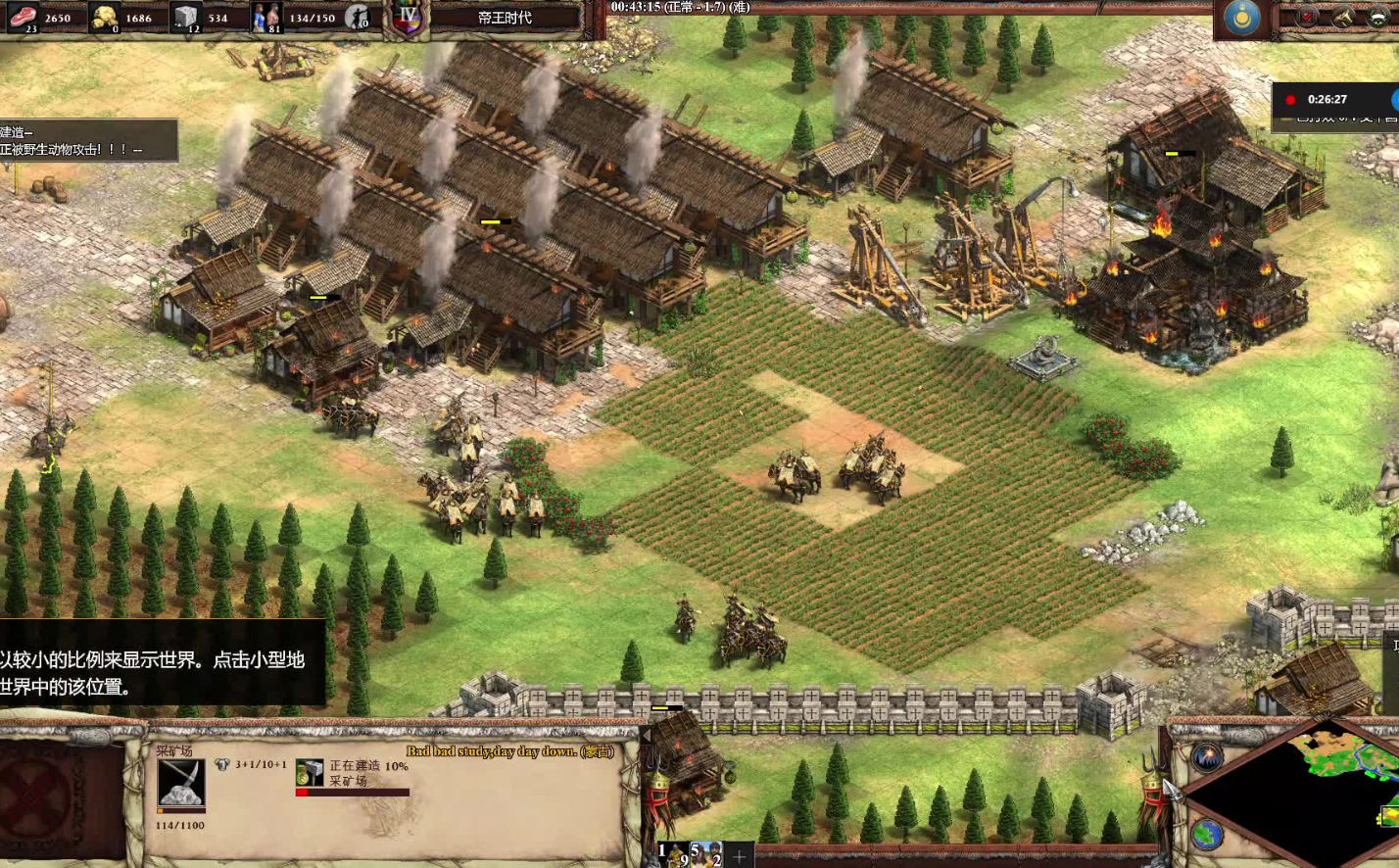
Task: Select the mining camp portrait icon
Action: tap(180, 783)
